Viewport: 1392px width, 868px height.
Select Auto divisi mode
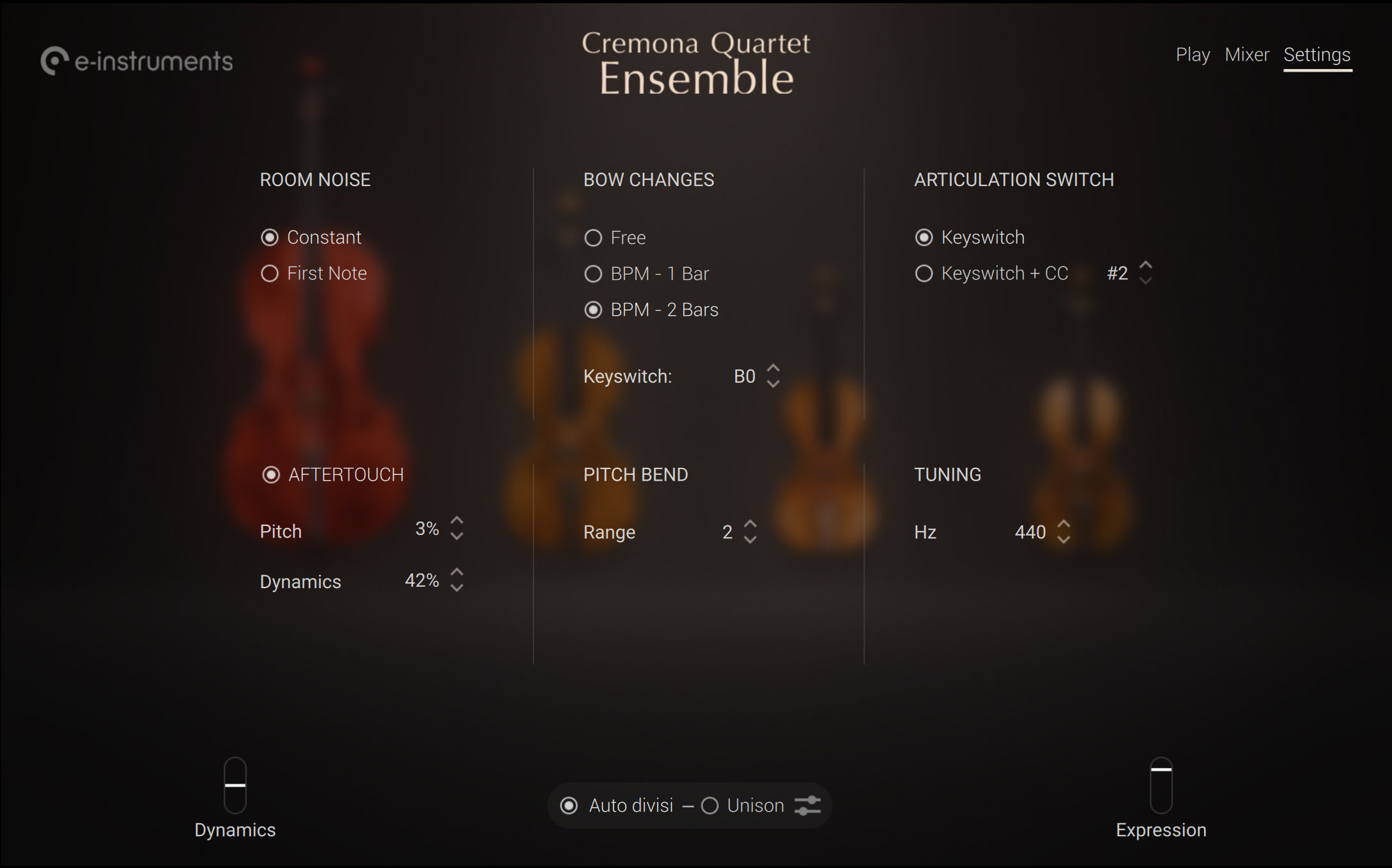click(x=569, y=806)
